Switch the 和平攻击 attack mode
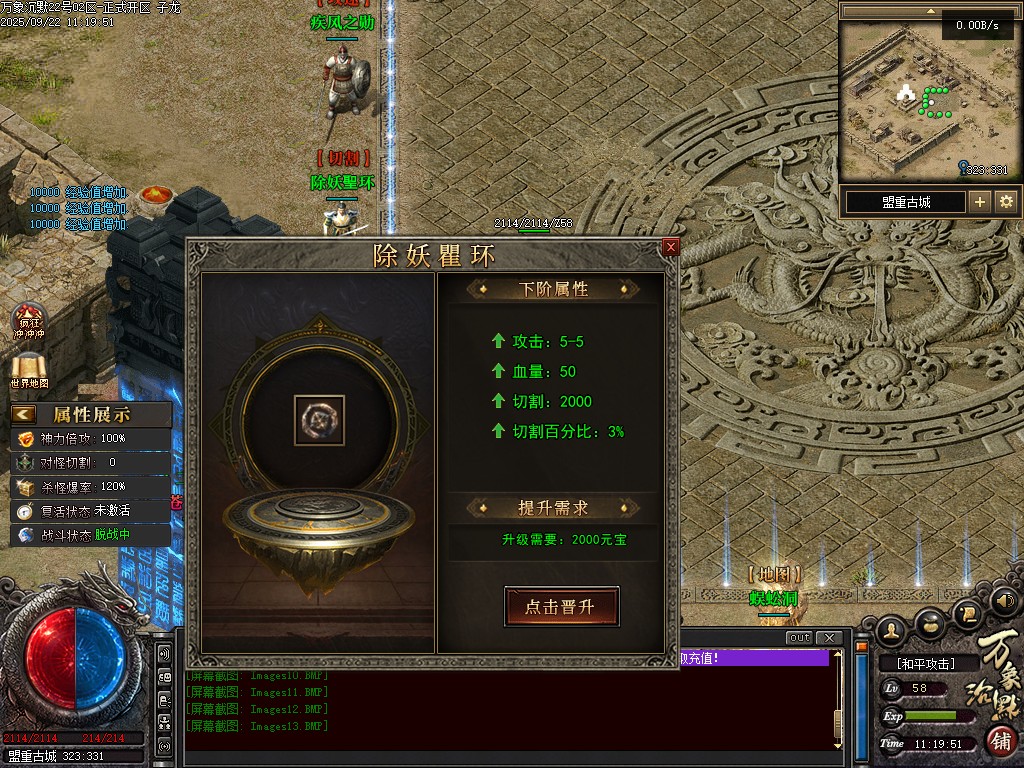Image resolution: width=1024 pixels, height=768 pixels. (x=924, y=664)
